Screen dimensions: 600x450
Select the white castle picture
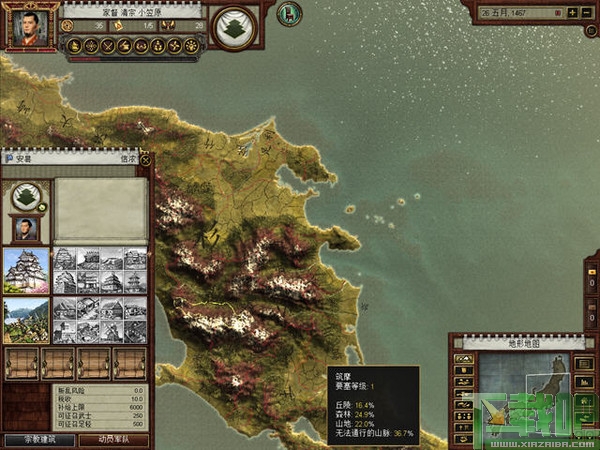(x=26, y=270)
